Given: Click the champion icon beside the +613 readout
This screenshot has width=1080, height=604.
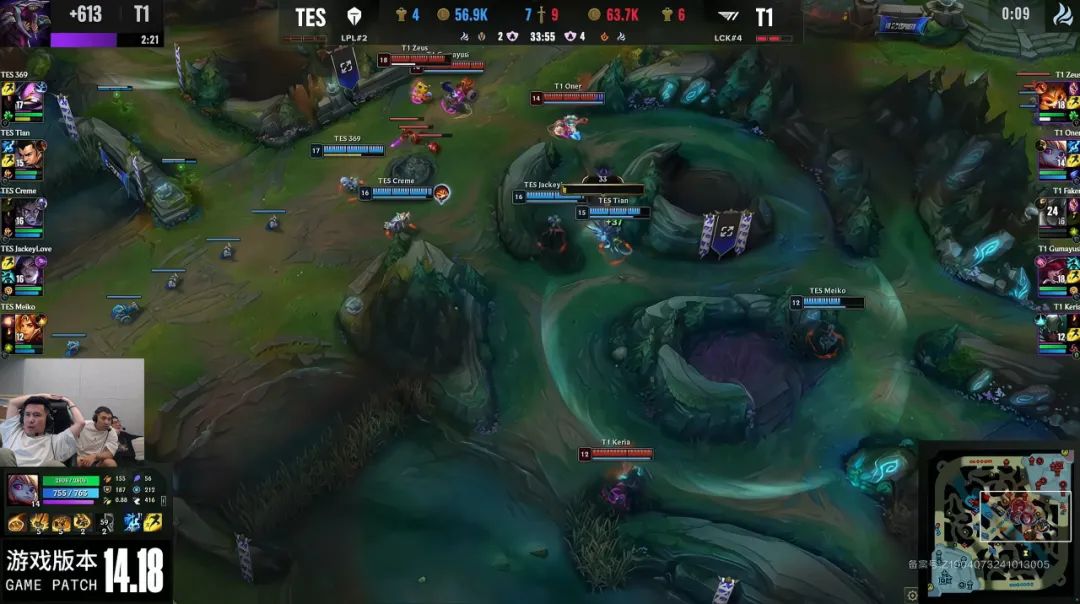Looking at the screenshot, I should tap(24, 22).
